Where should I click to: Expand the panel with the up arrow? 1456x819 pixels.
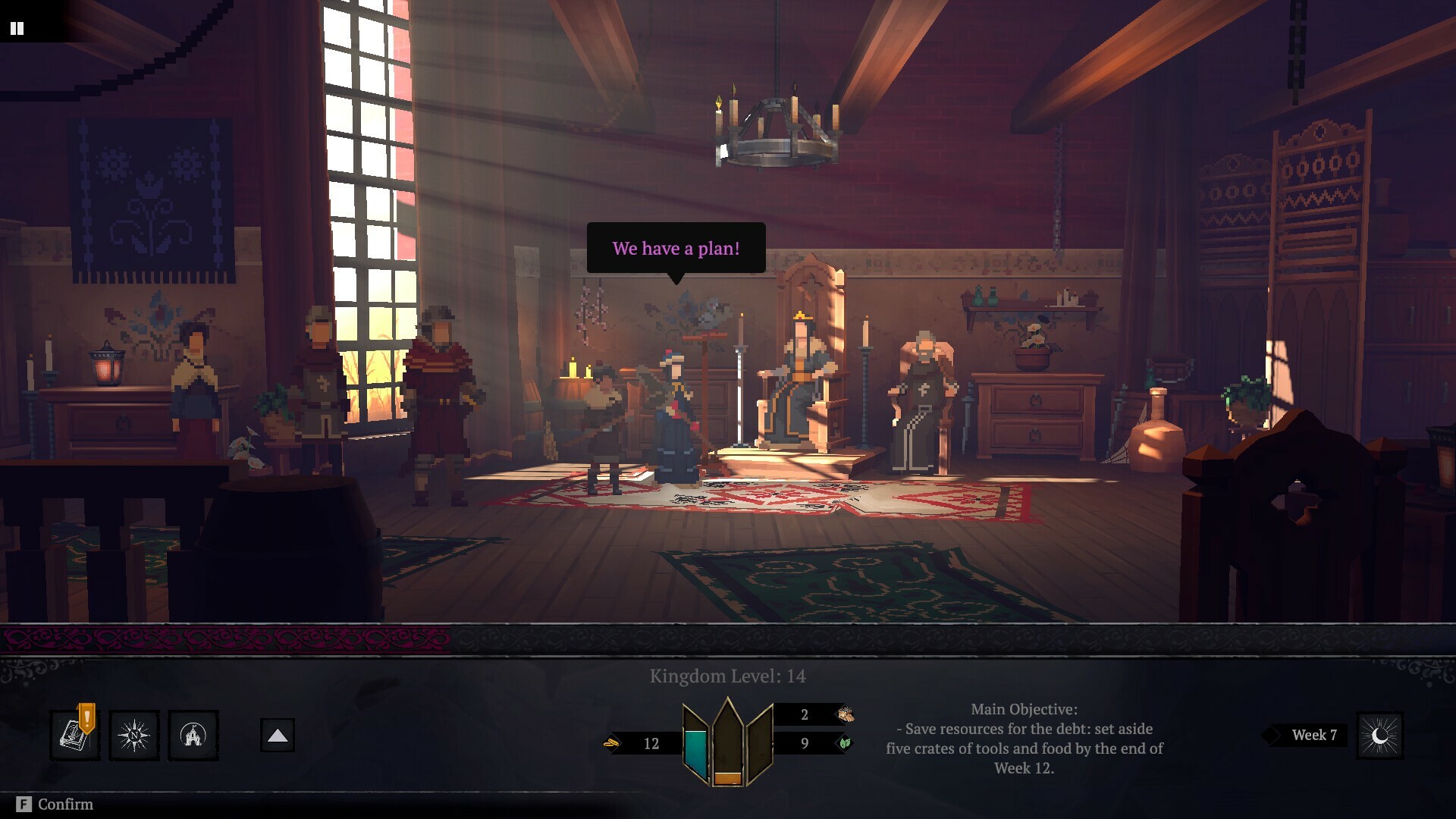(278, 735)
